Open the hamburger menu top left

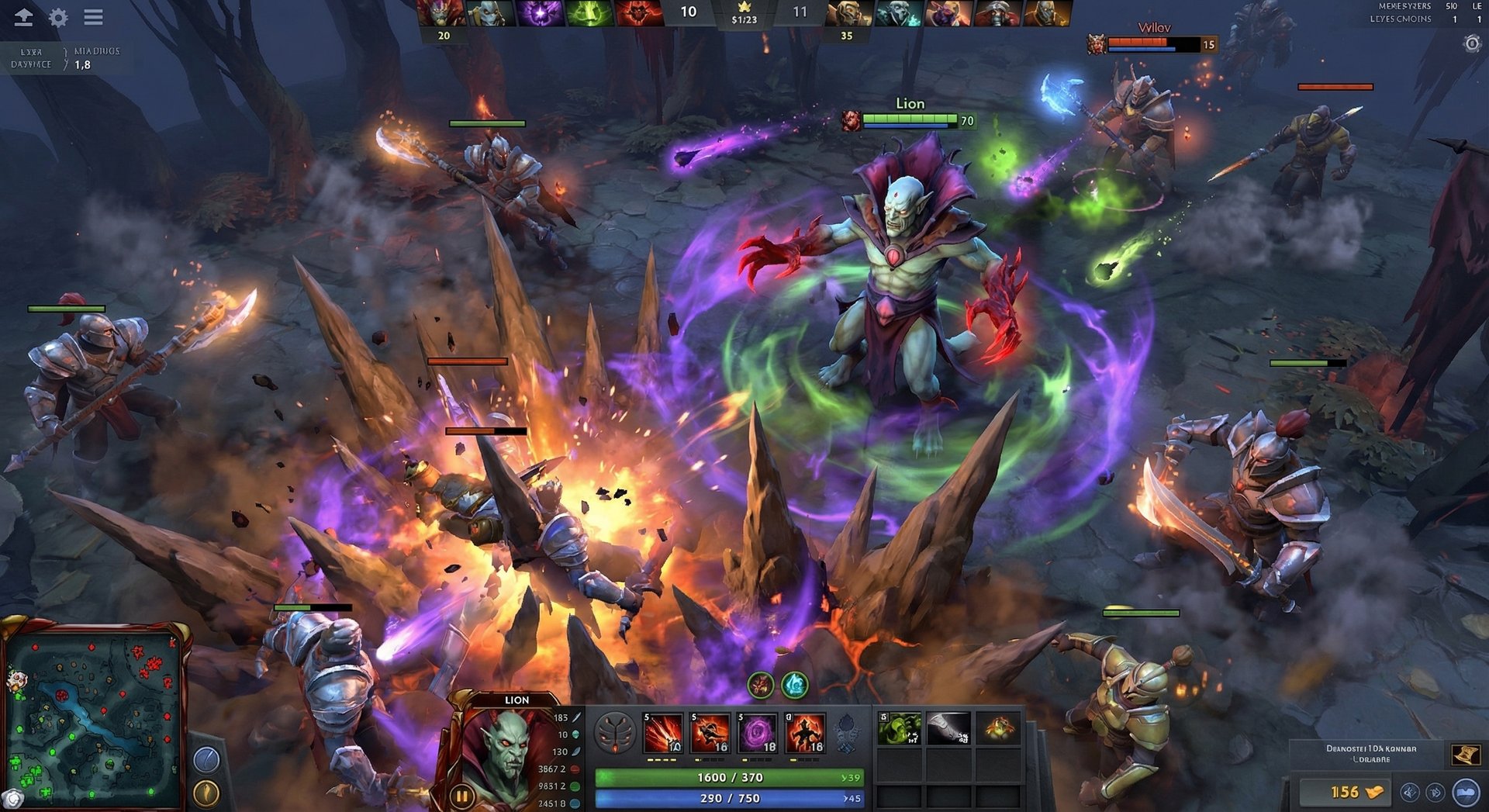click(93, 17)
